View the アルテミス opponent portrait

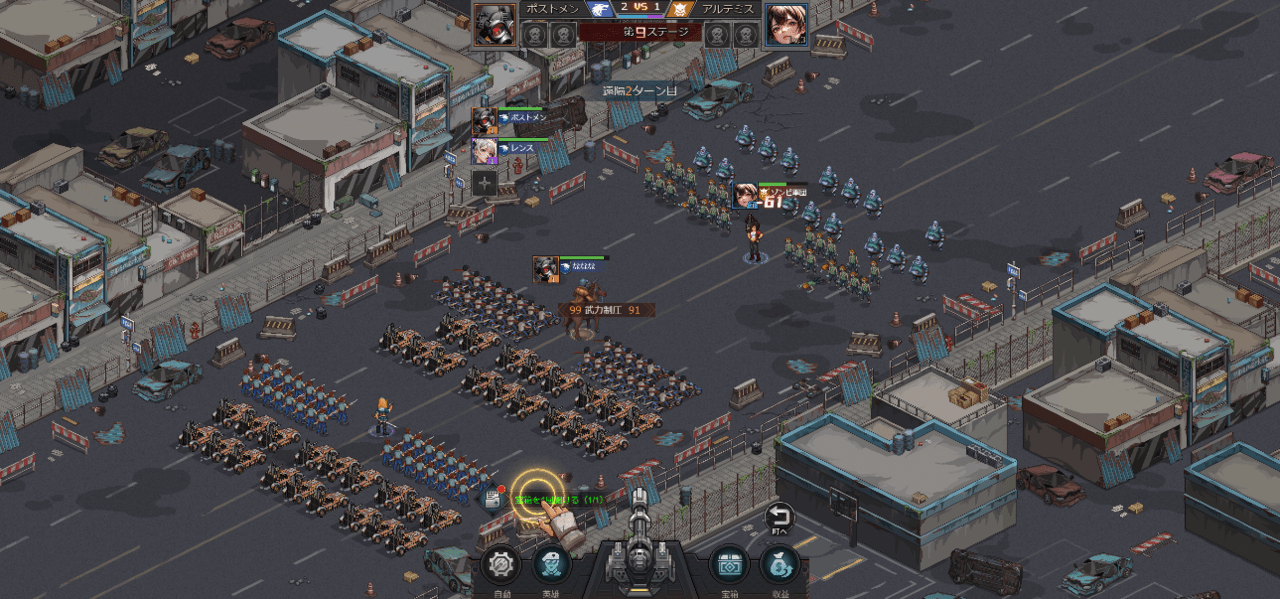(786, 25)
